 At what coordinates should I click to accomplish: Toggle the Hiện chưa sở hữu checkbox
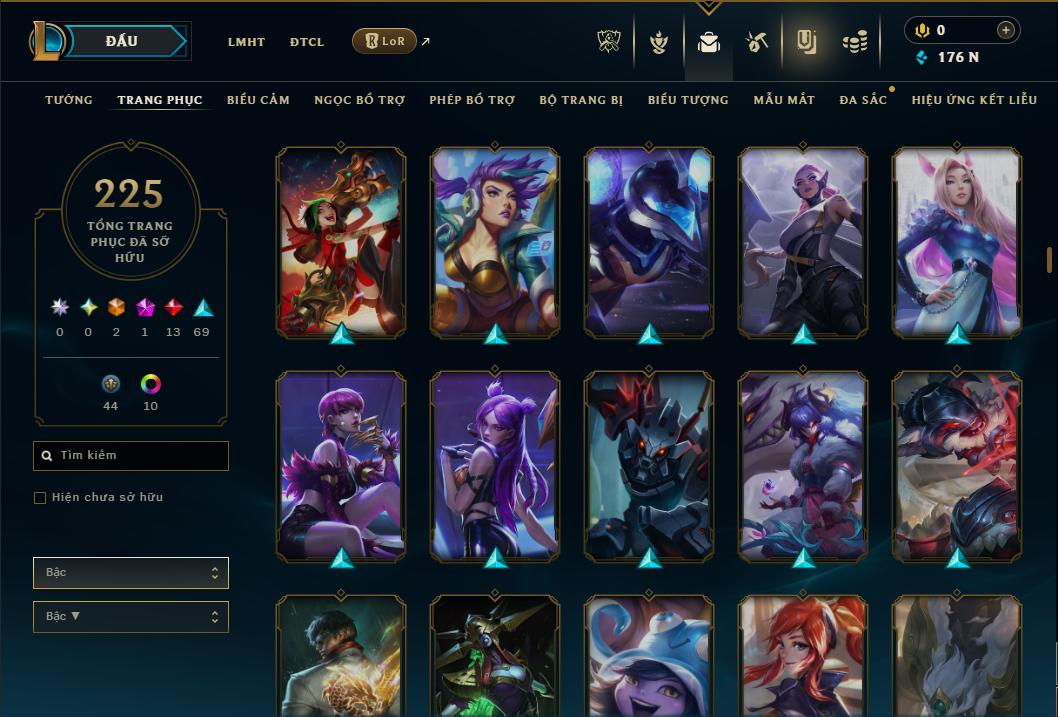coord(40,498)
